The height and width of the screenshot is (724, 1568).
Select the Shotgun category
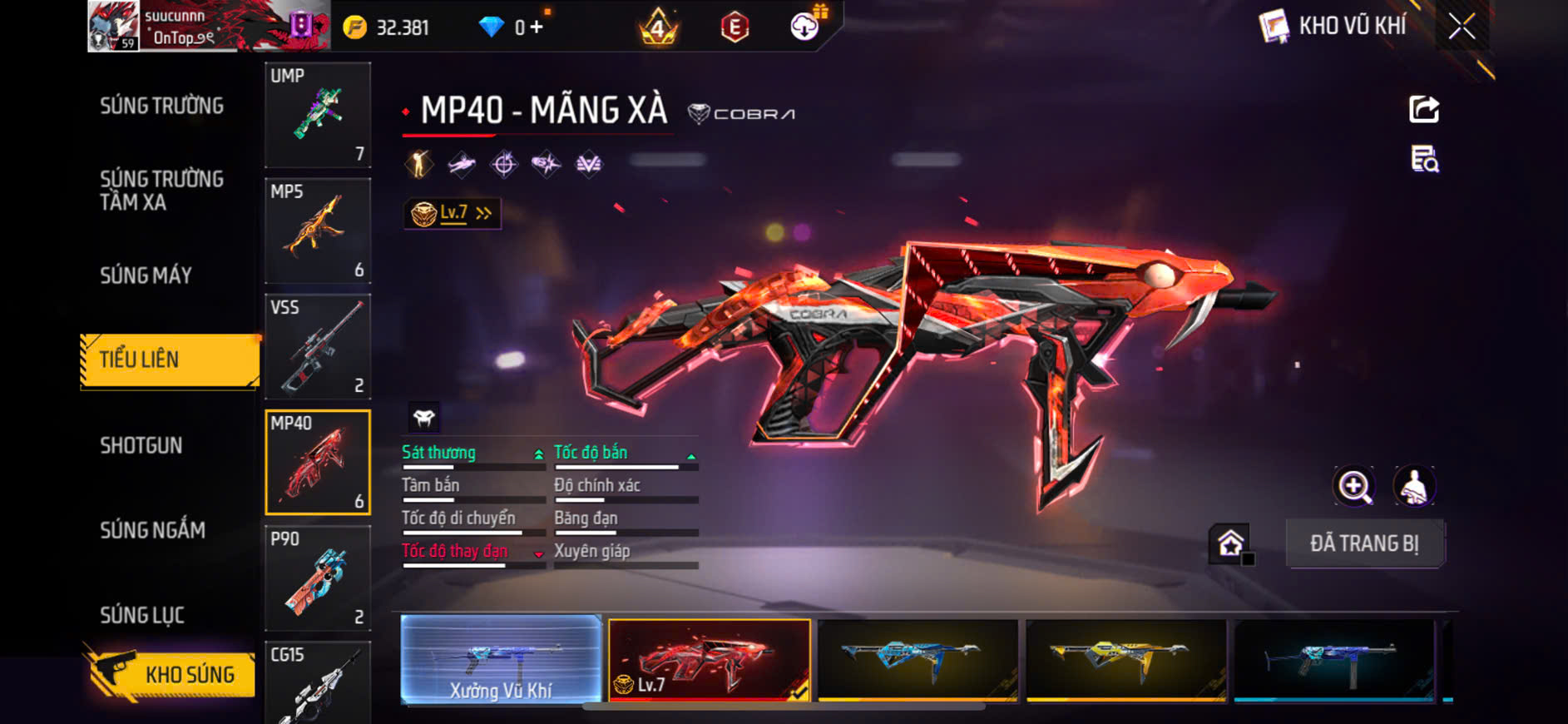pos(141,445)
